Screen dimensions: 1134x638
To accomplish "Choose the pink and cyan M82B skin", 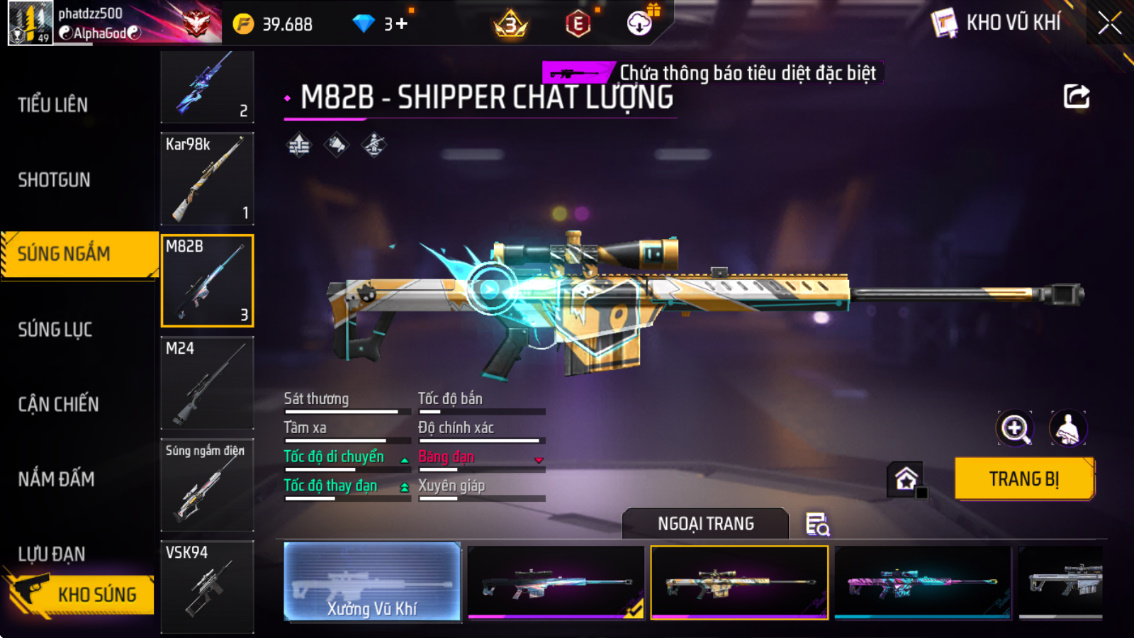I will tap(922, 582).
